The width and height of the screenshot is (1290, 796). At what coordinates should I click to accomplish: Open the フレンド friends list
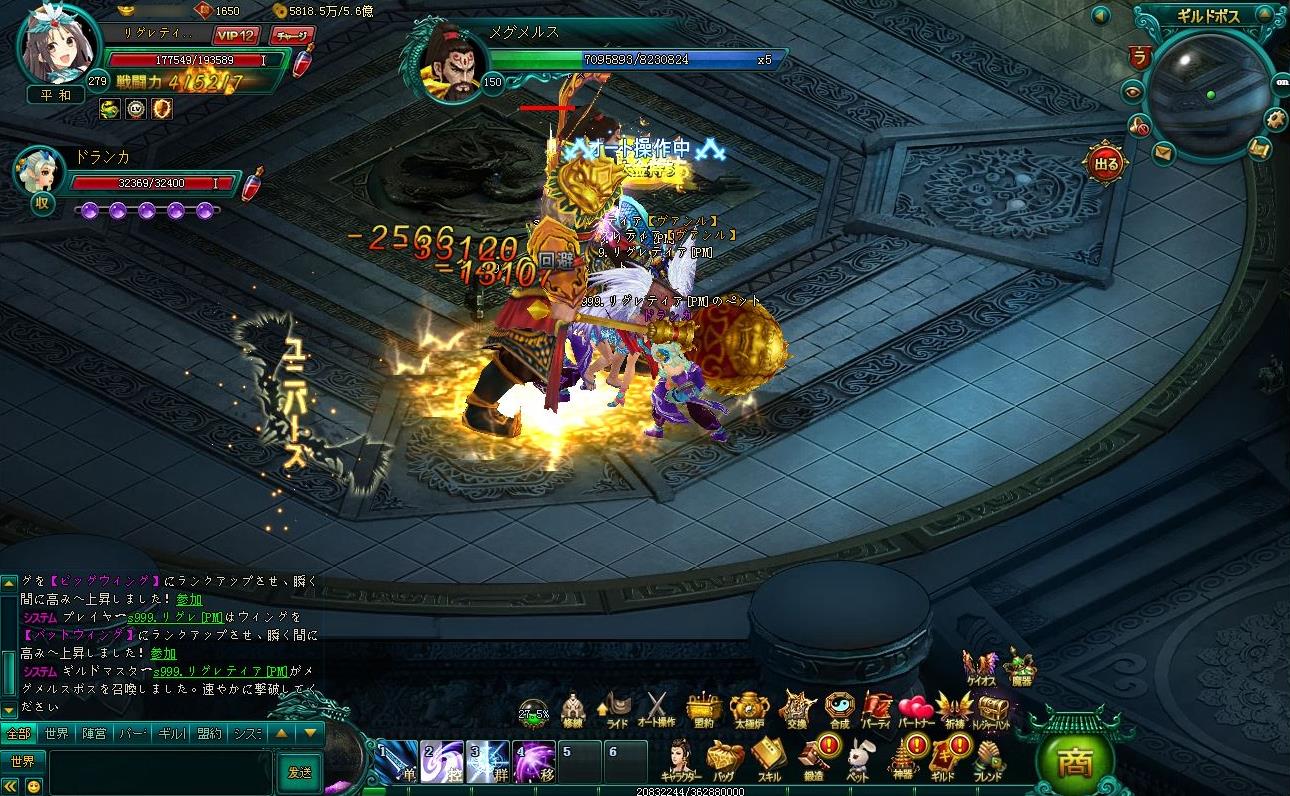pos(988,758)
